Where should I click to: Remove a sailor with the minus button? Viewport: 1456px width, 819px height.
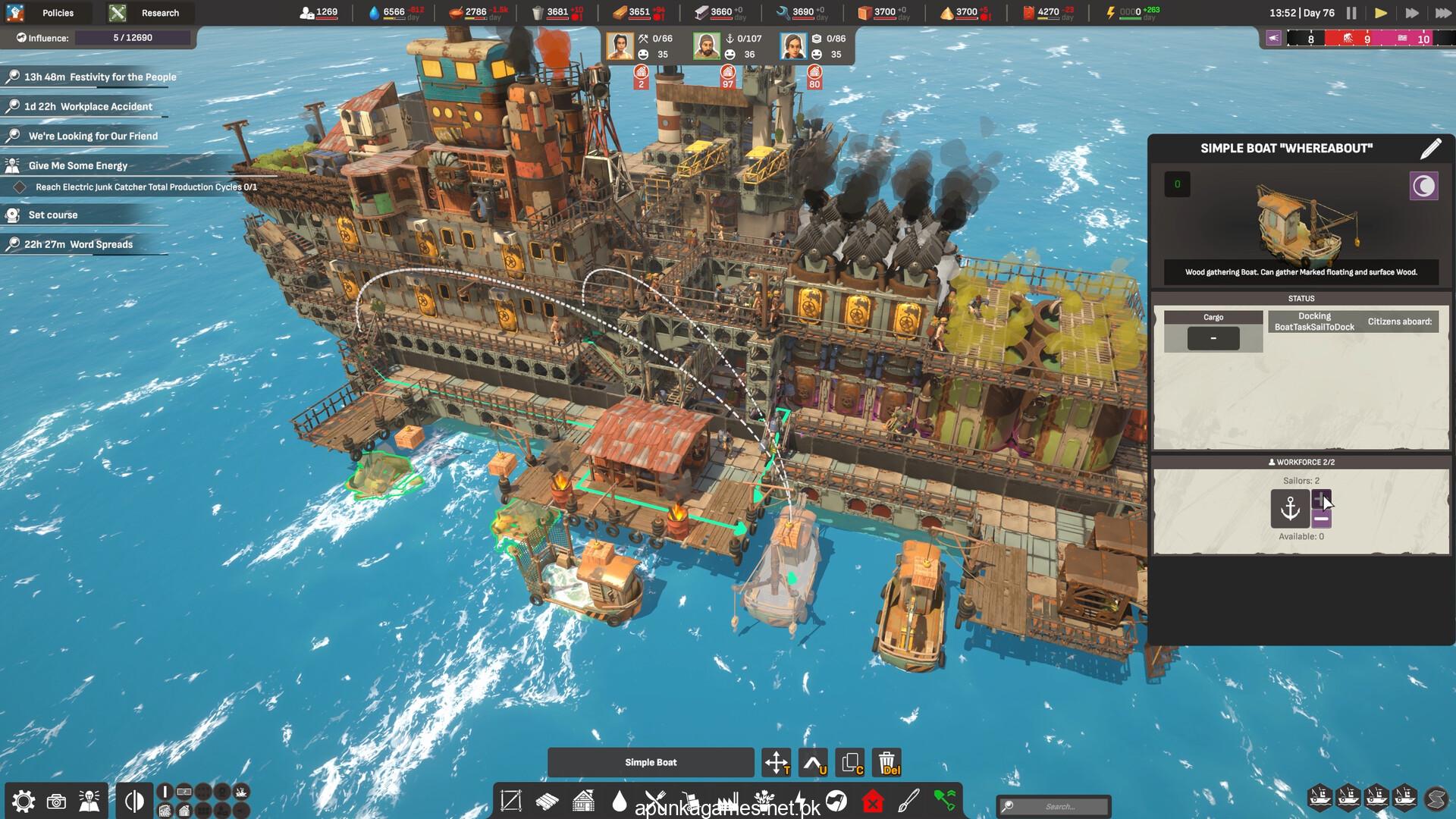coord(1321,519)
